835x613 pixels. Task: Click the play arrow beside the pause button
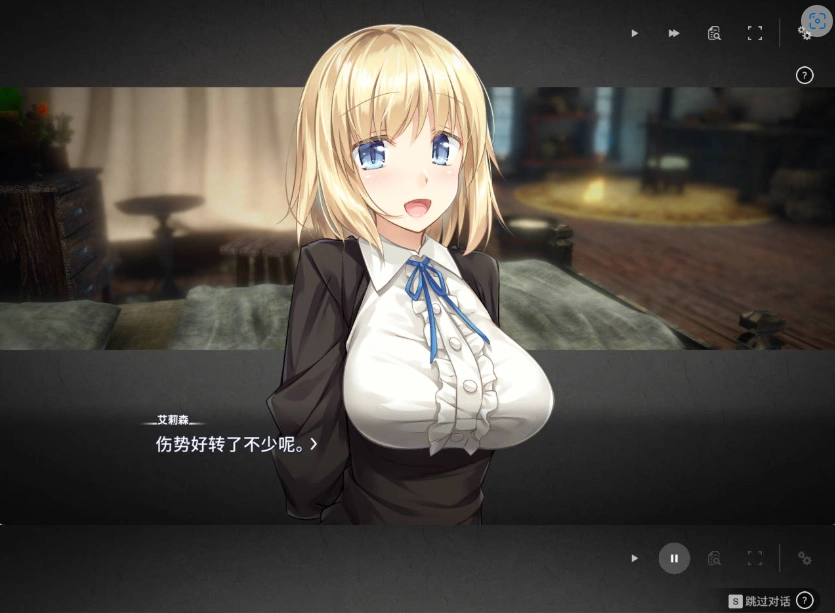click(634, 558)
